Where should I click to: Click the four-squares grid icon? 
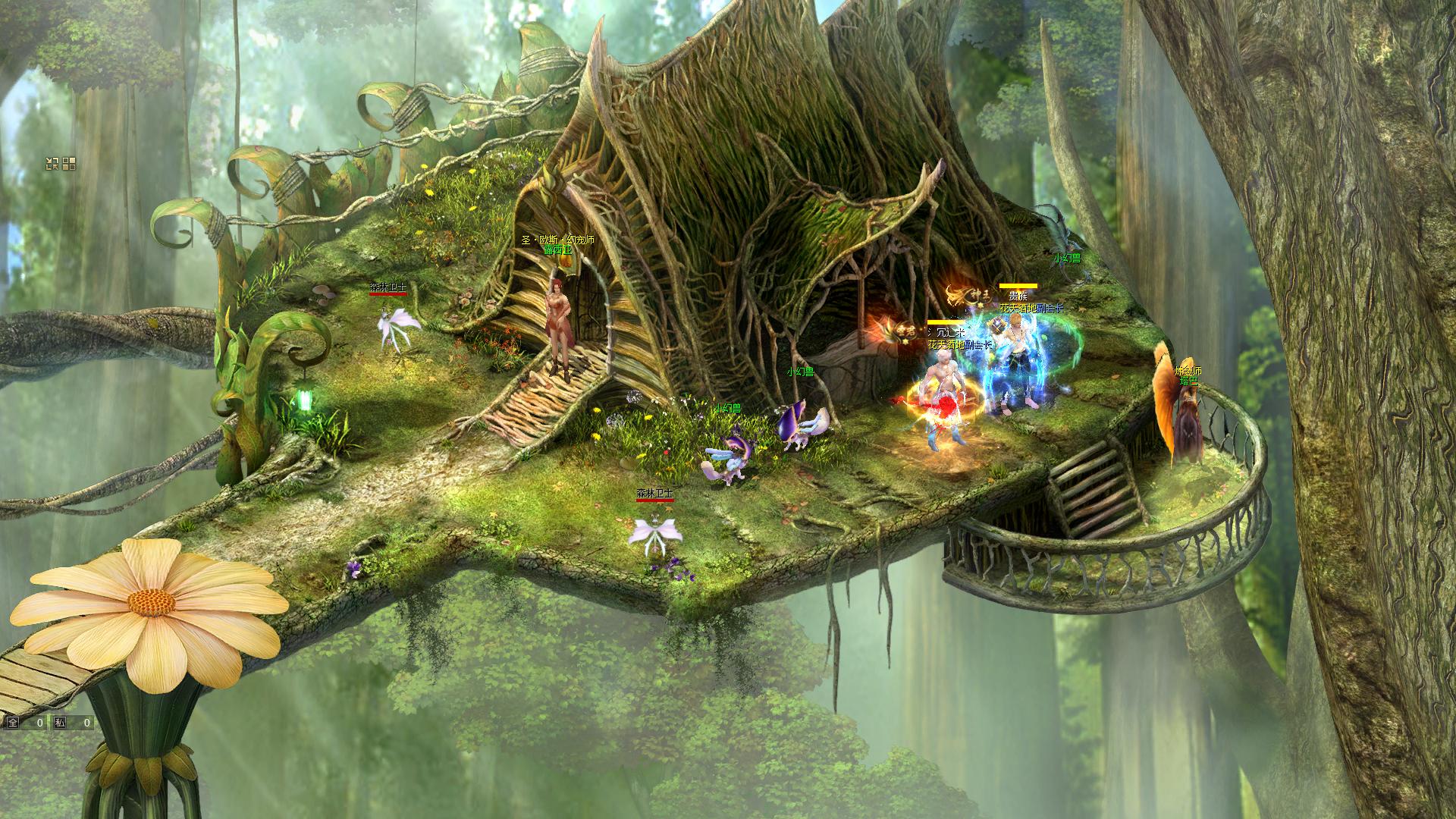pos(69,163)
